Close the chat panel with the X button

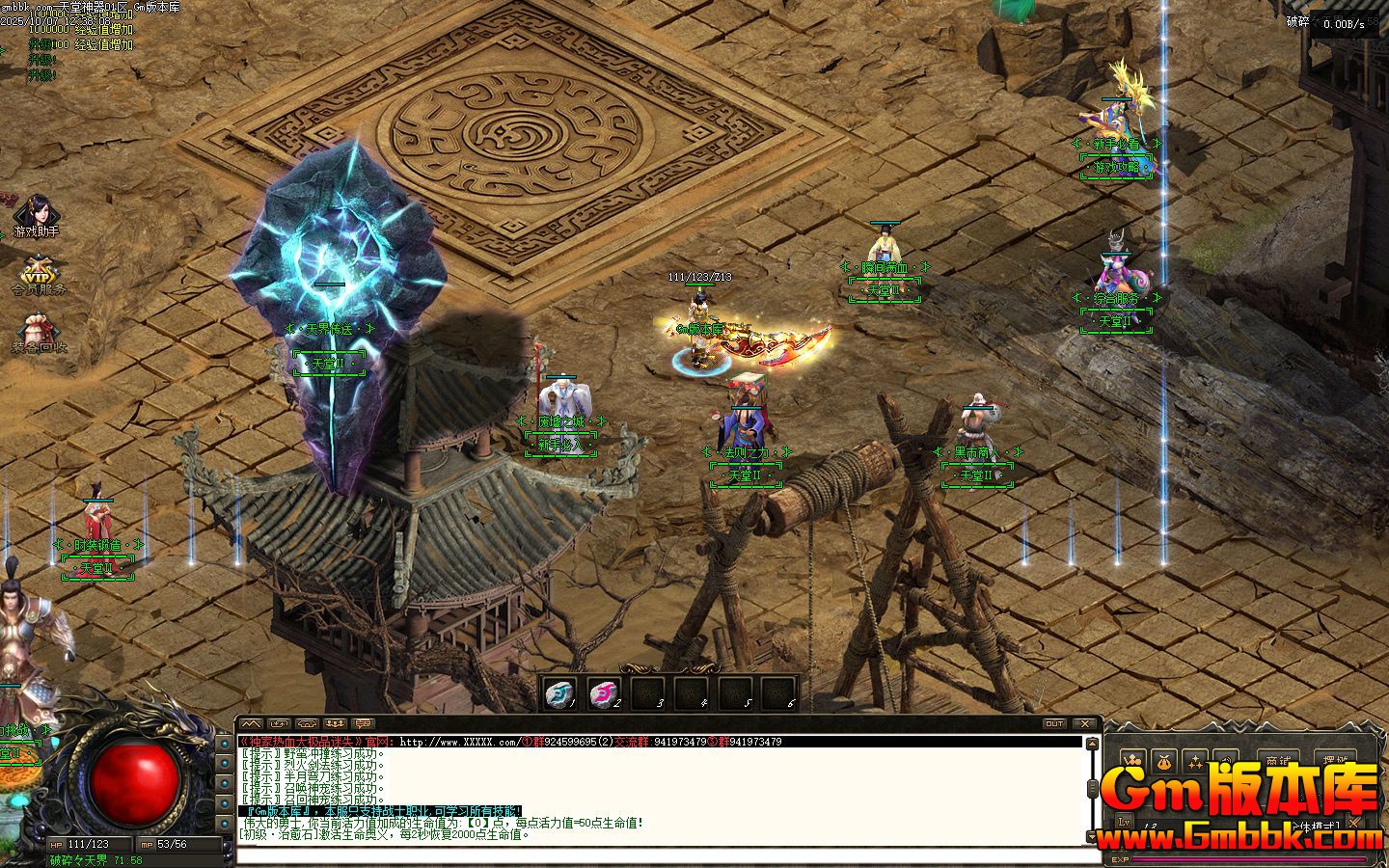1085,723
